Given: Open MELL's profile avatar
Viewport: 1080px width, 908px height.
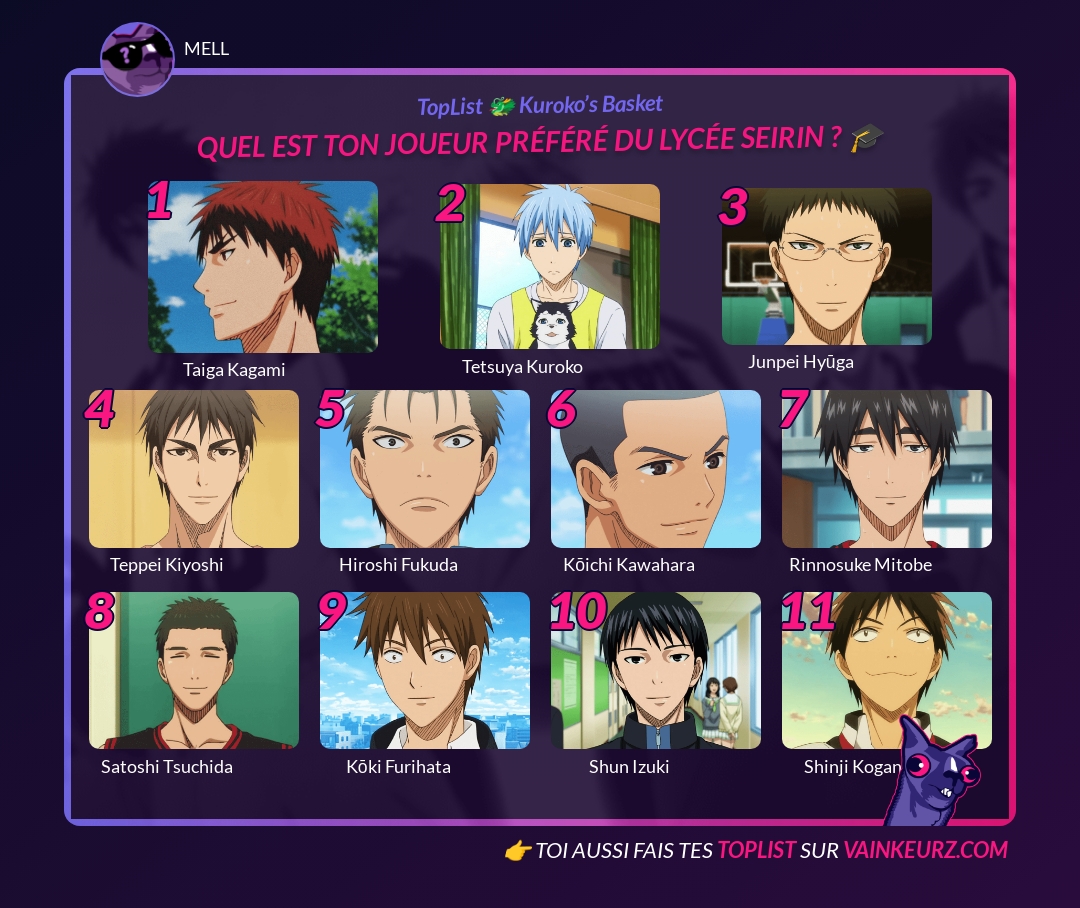Looking at the screenshot, I should 137,59.
